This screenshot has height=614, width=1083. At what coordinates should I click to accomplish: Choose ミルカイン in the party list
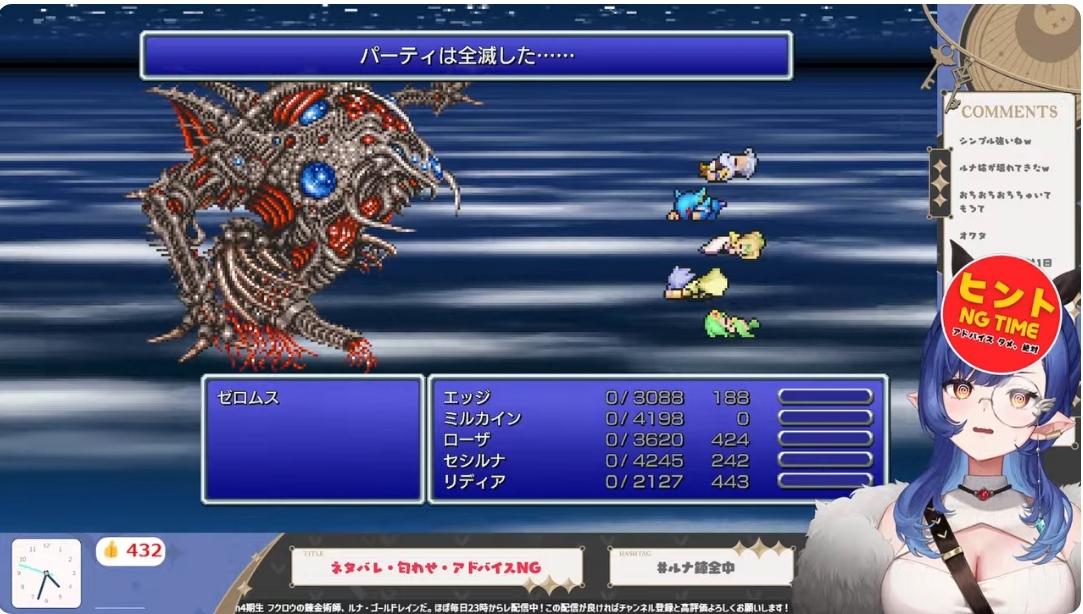(482, 418)
